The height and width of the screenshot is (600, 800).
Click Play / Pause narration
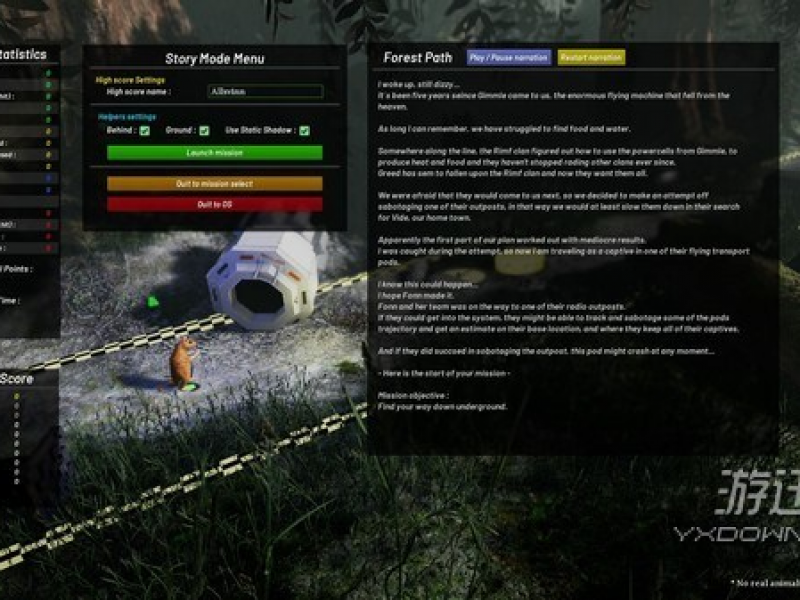tap(509, 58)
